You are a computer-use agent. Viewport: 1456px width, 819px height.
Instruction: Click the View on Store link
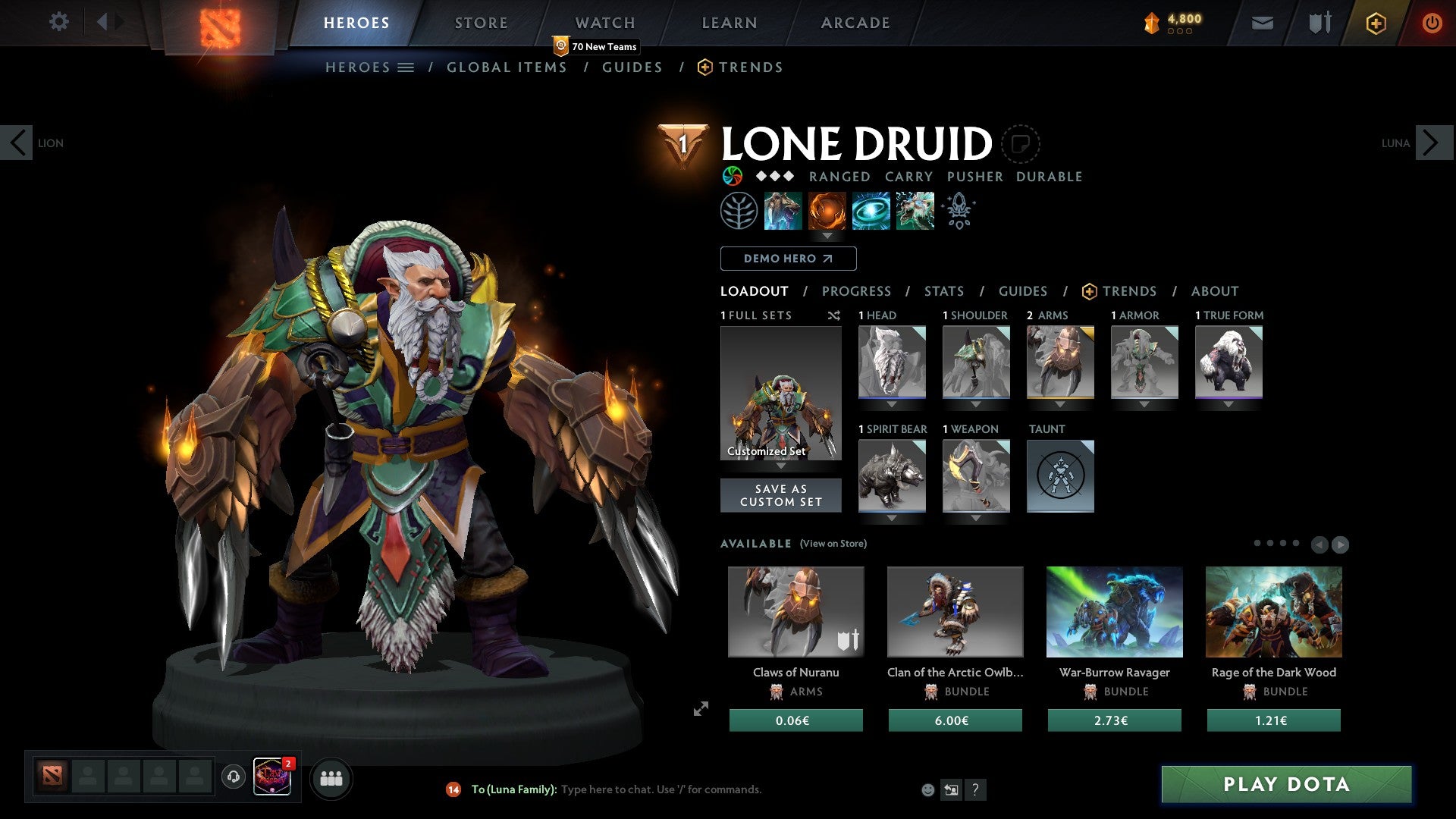point(832,544)
